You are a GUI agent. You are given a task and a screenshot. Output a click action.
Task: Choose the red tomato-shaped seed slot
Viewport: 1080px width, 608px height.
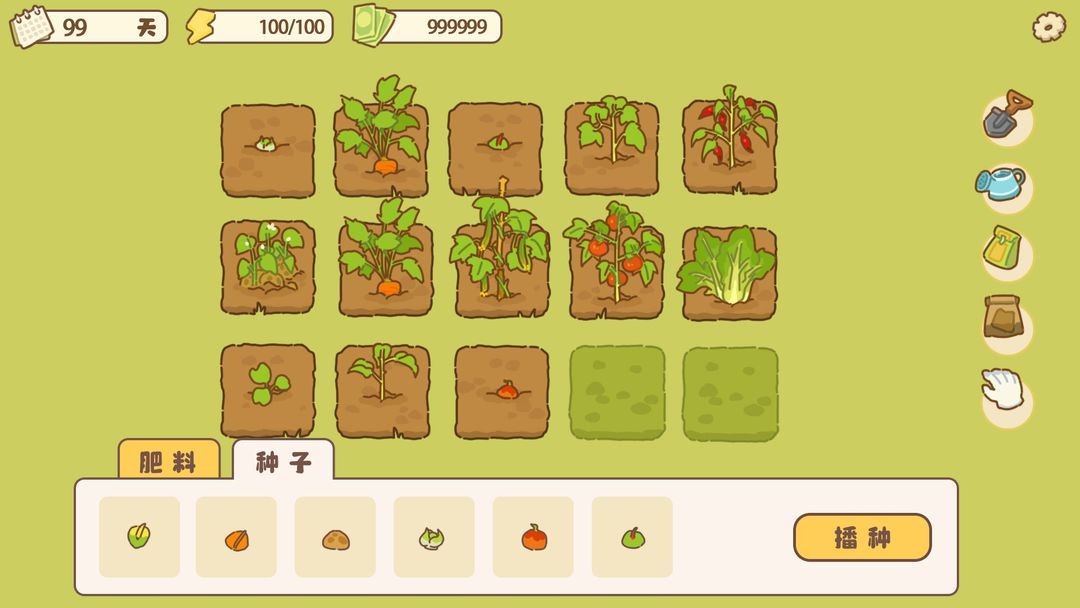(x=533, y=537)
